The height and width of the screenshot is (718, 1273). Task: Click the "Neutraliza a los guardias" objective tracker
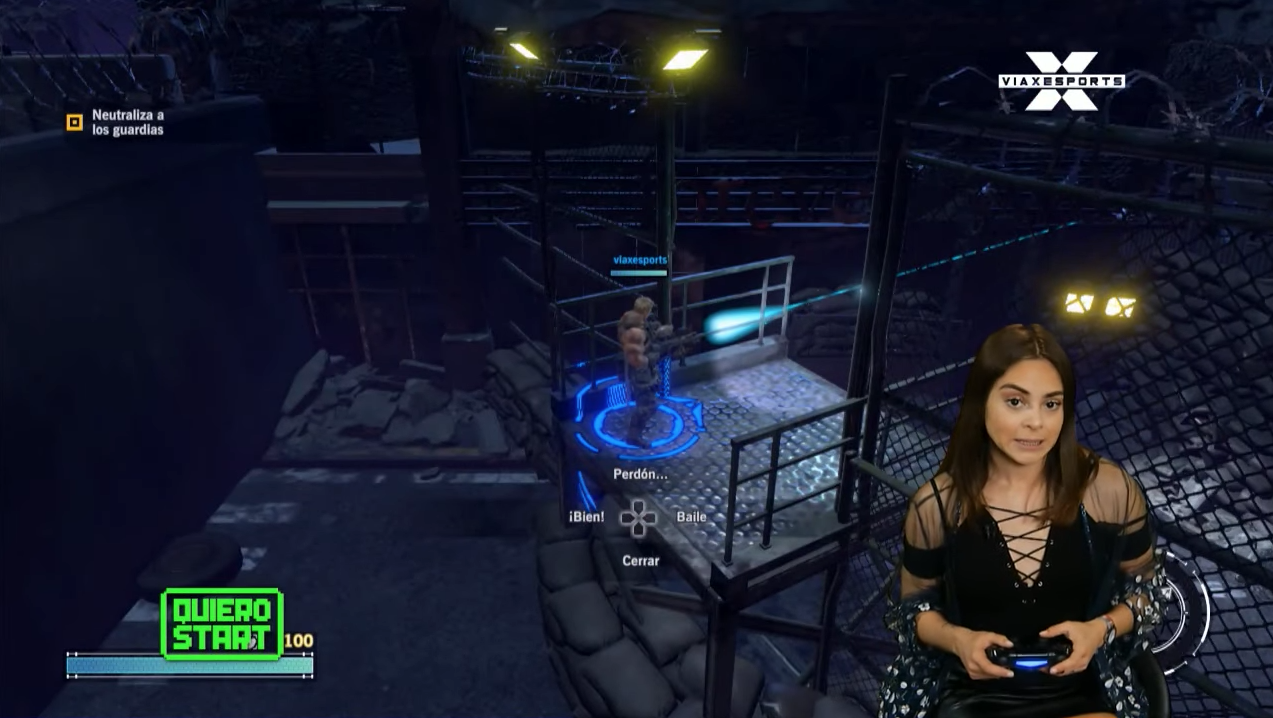point(116,122)
